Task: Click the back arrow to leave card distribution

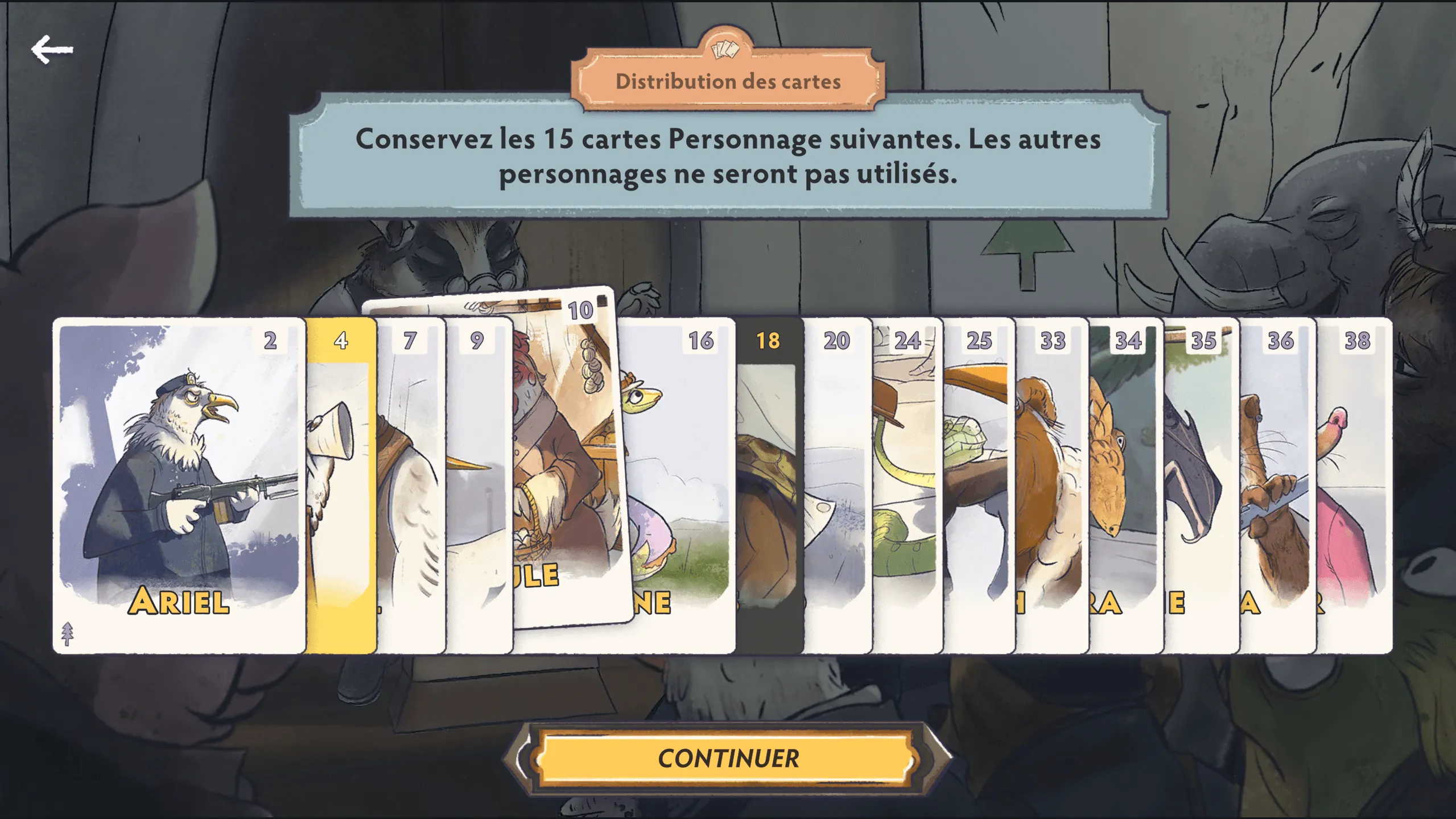Action: coord(52,50)
